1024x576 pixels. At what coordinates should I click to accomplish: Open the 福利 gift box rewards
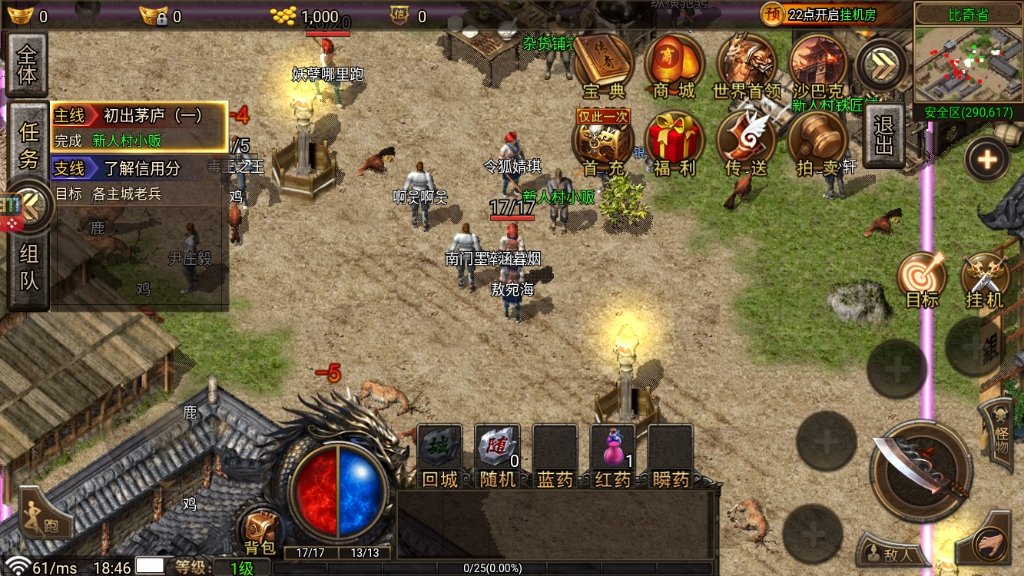click(674, 140)
